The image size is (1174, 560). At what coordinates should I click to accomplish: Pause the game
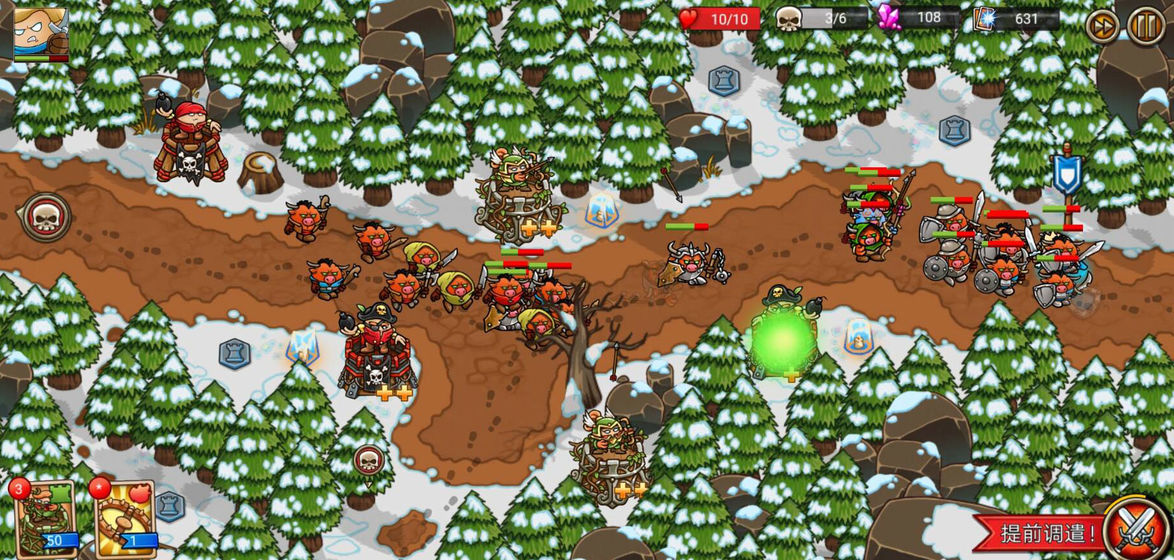click(1145, 24)
